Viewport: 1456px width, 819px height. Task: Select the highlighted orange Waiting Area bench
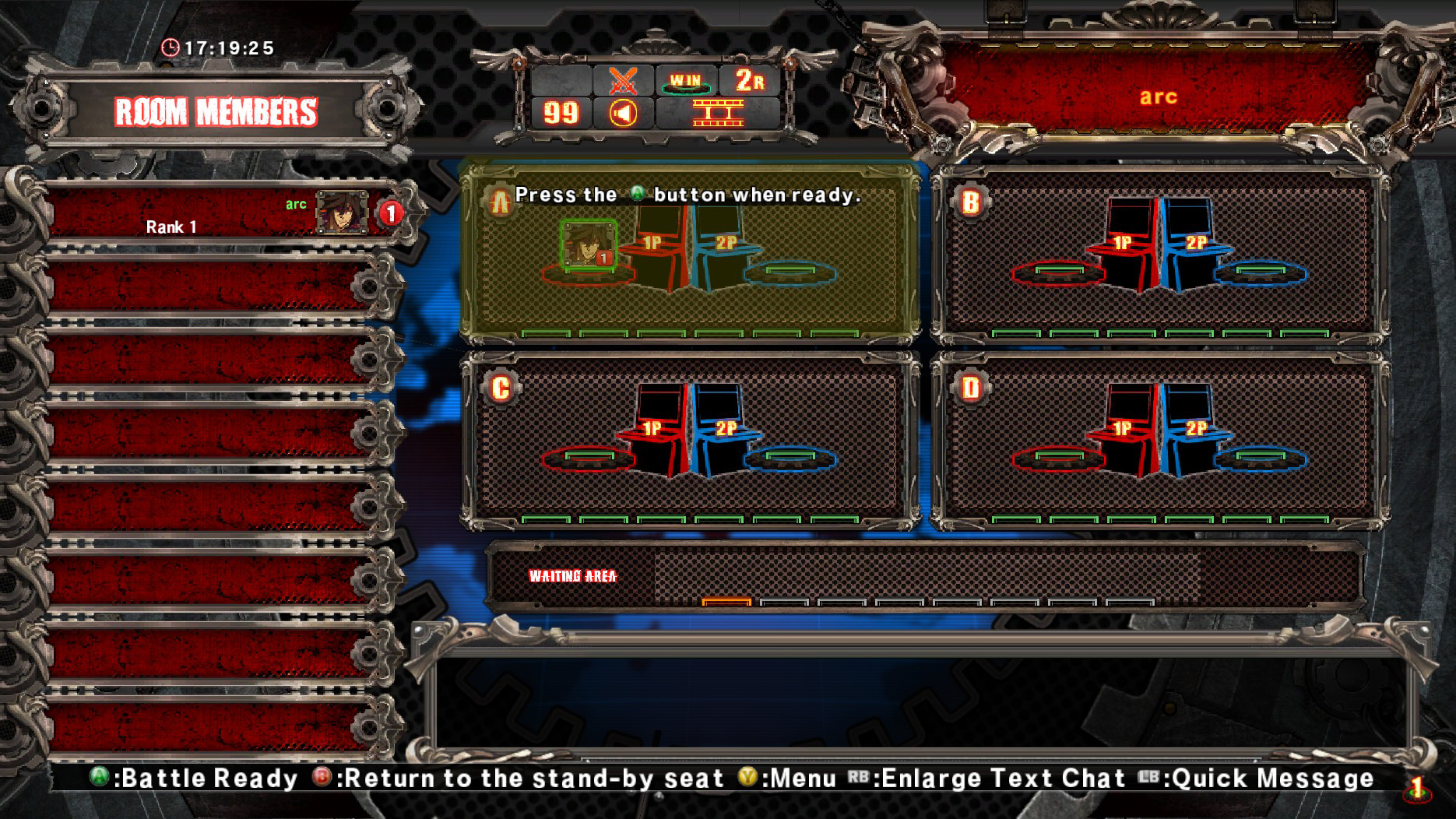coord(725,601)
